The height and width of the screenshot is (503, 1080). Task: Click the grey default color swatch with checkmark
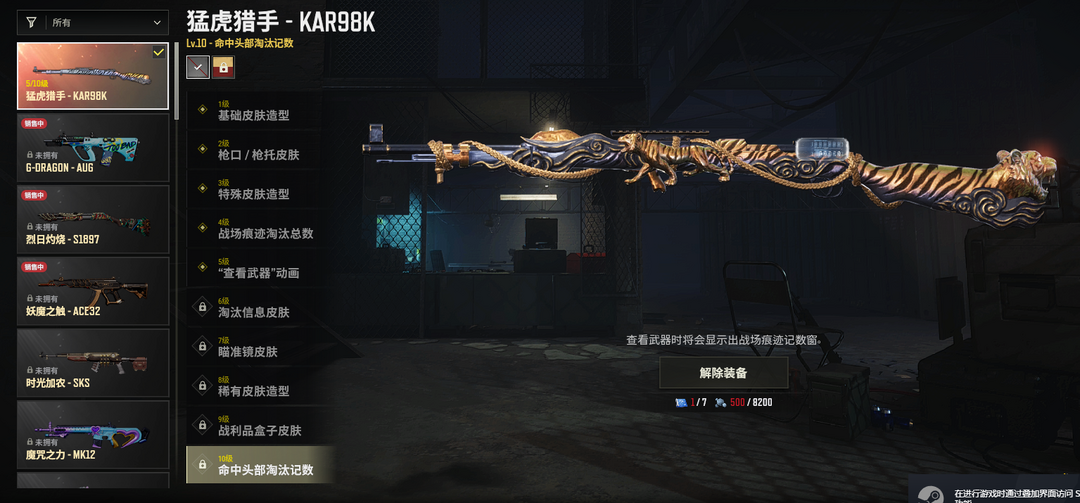(x=198, y=67)
